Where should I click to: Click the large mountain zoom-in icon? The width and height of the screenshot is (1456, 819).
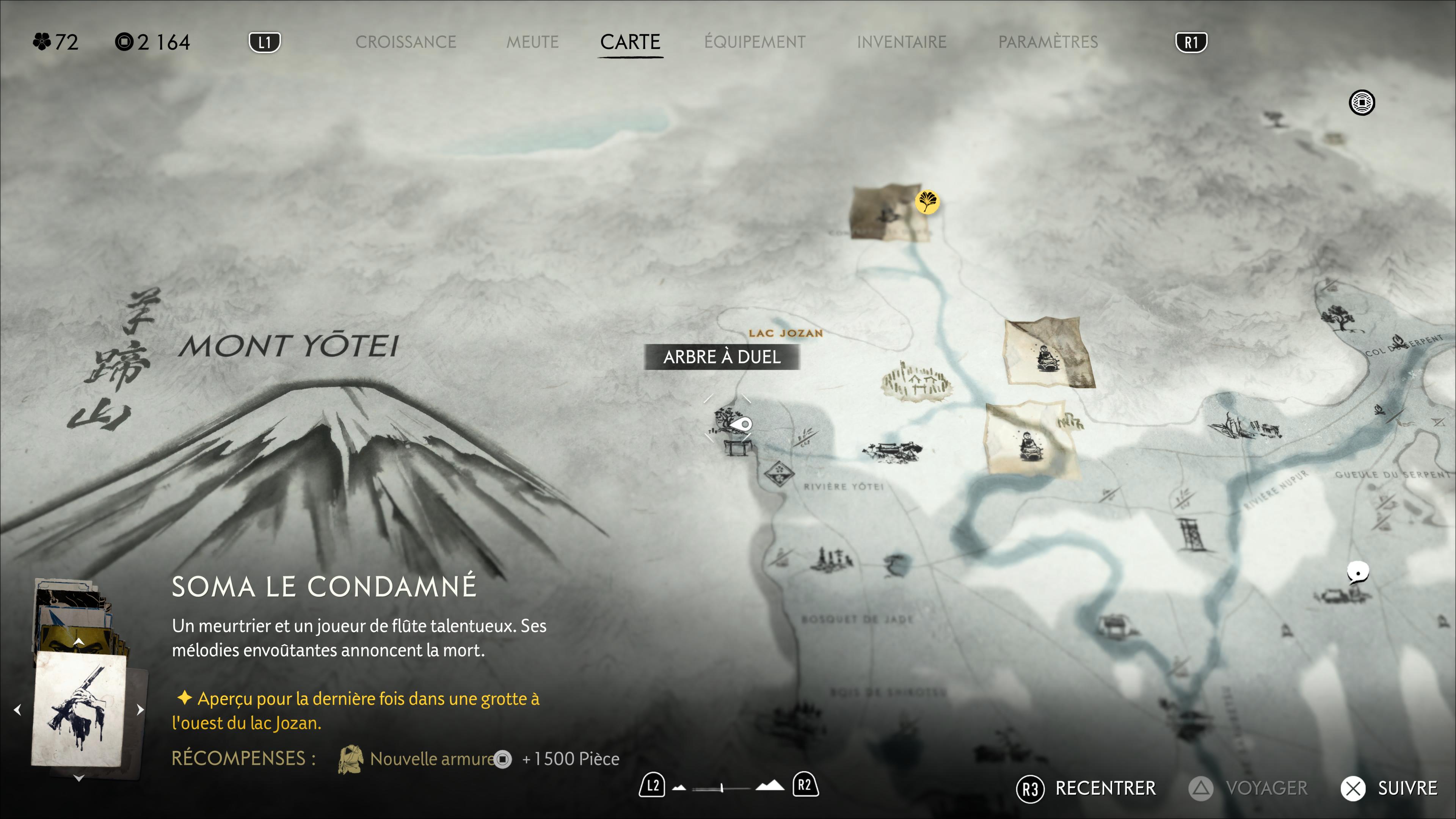tap(770, 786)
